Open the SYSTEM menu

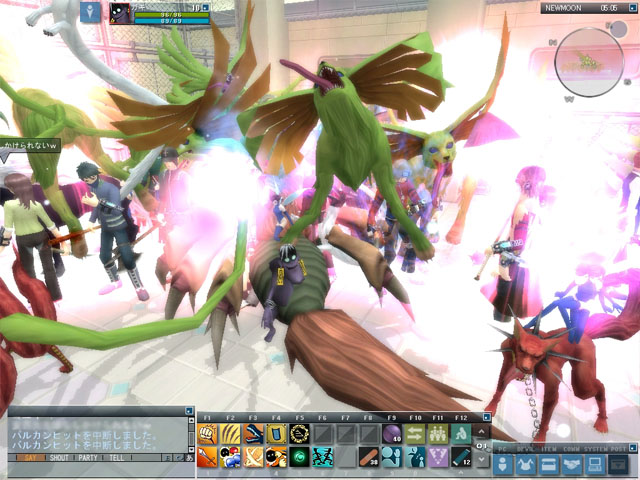(595, 464)
